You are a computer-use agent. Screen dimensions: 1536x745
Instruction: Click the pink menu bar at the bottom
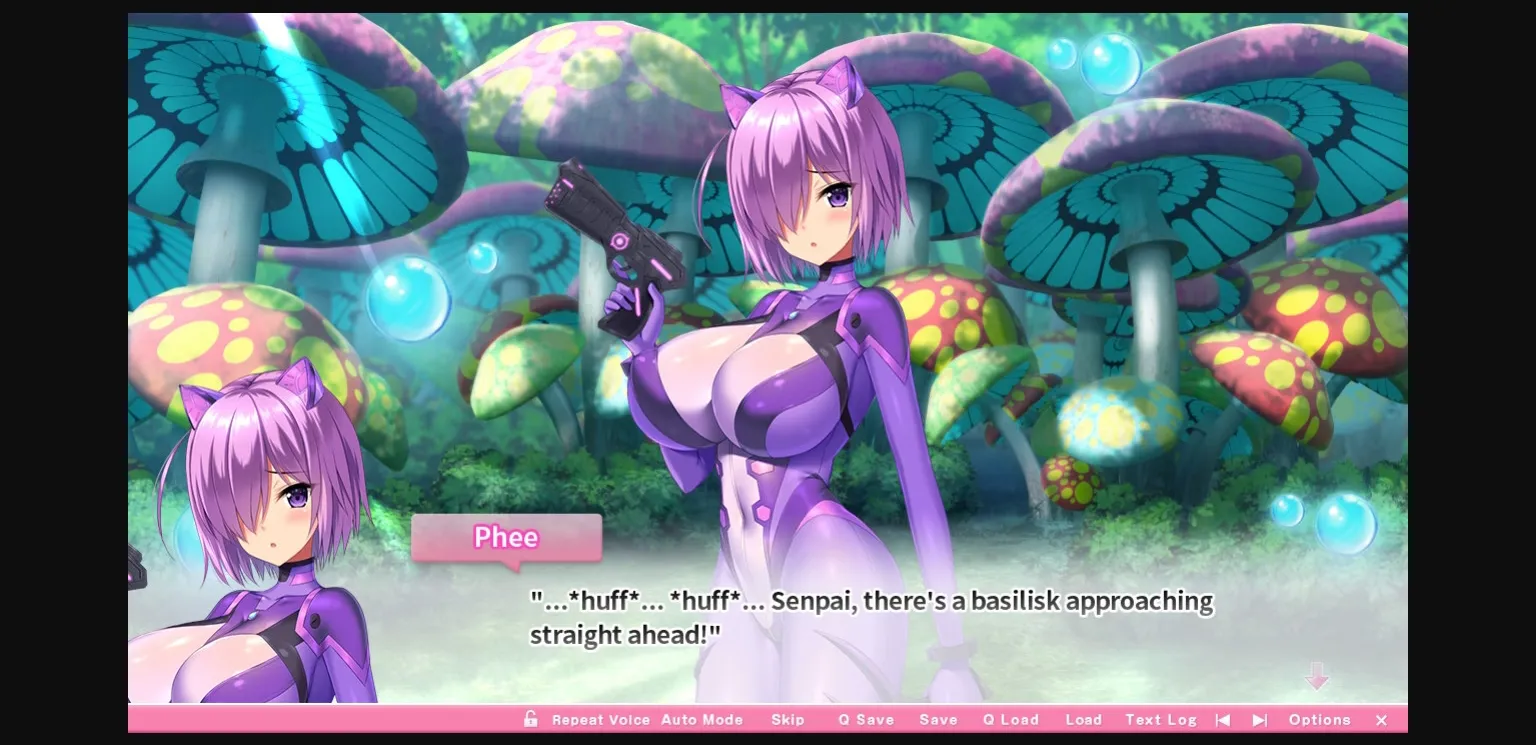(300, 719)
